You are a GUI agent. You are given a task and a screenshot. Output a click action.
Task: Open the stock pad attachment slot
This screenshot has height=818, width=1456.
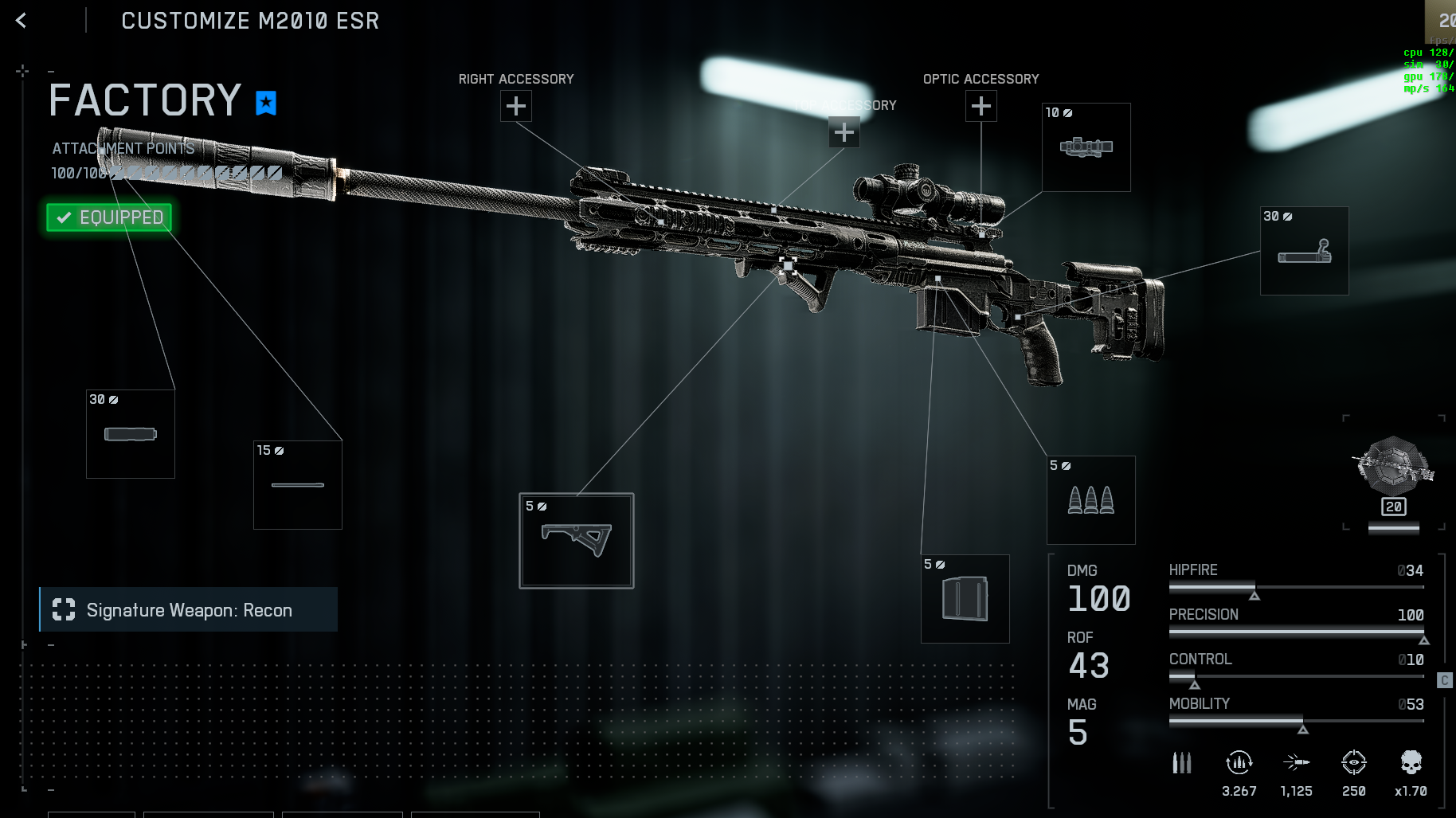point(1304,251)
